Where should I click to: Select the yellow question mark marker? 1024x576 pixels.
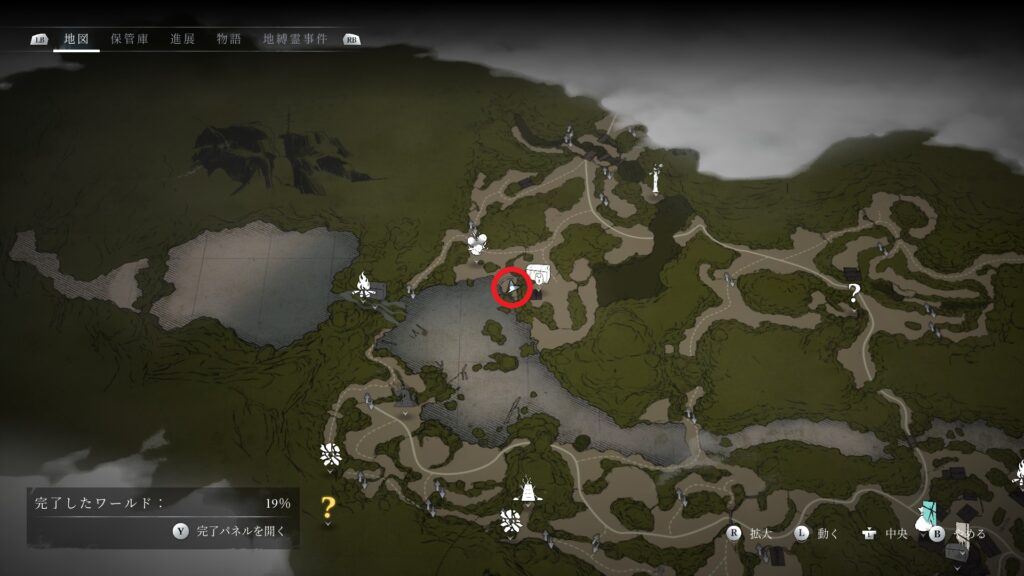click(x=327, y=507)
